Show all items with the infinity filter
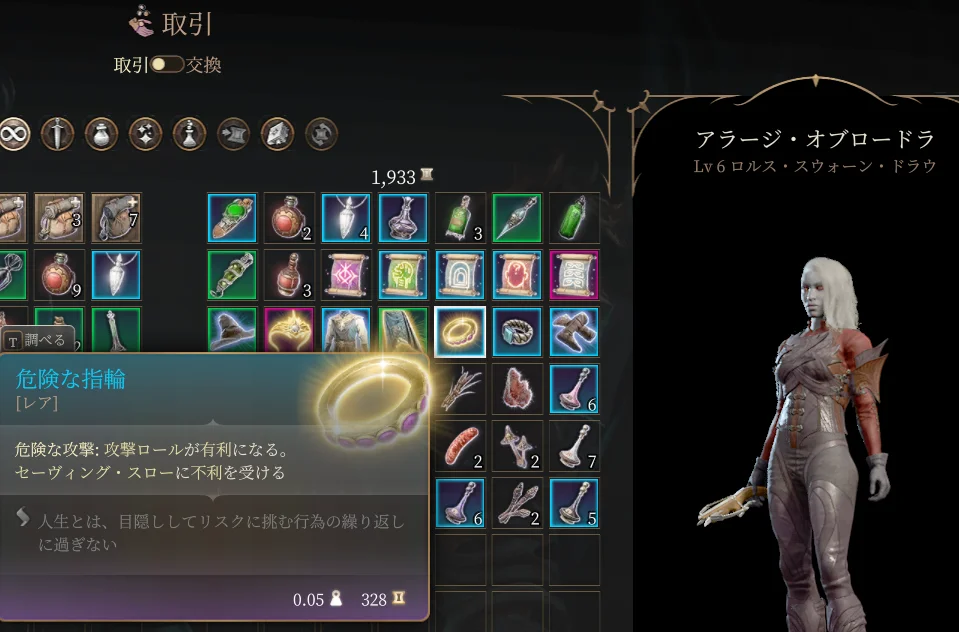The height and width of the screenshot is (632, 959). click(x=14, y=133)
